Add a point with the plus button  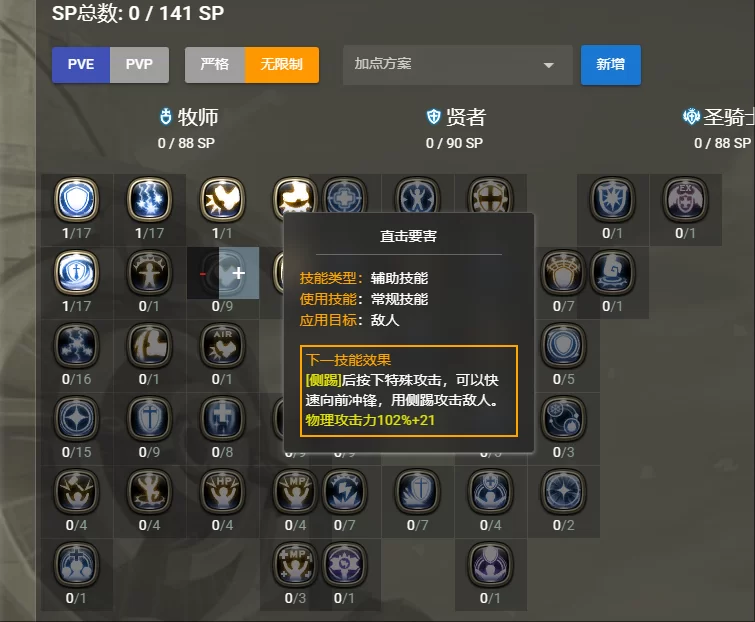tap(239, 272)
